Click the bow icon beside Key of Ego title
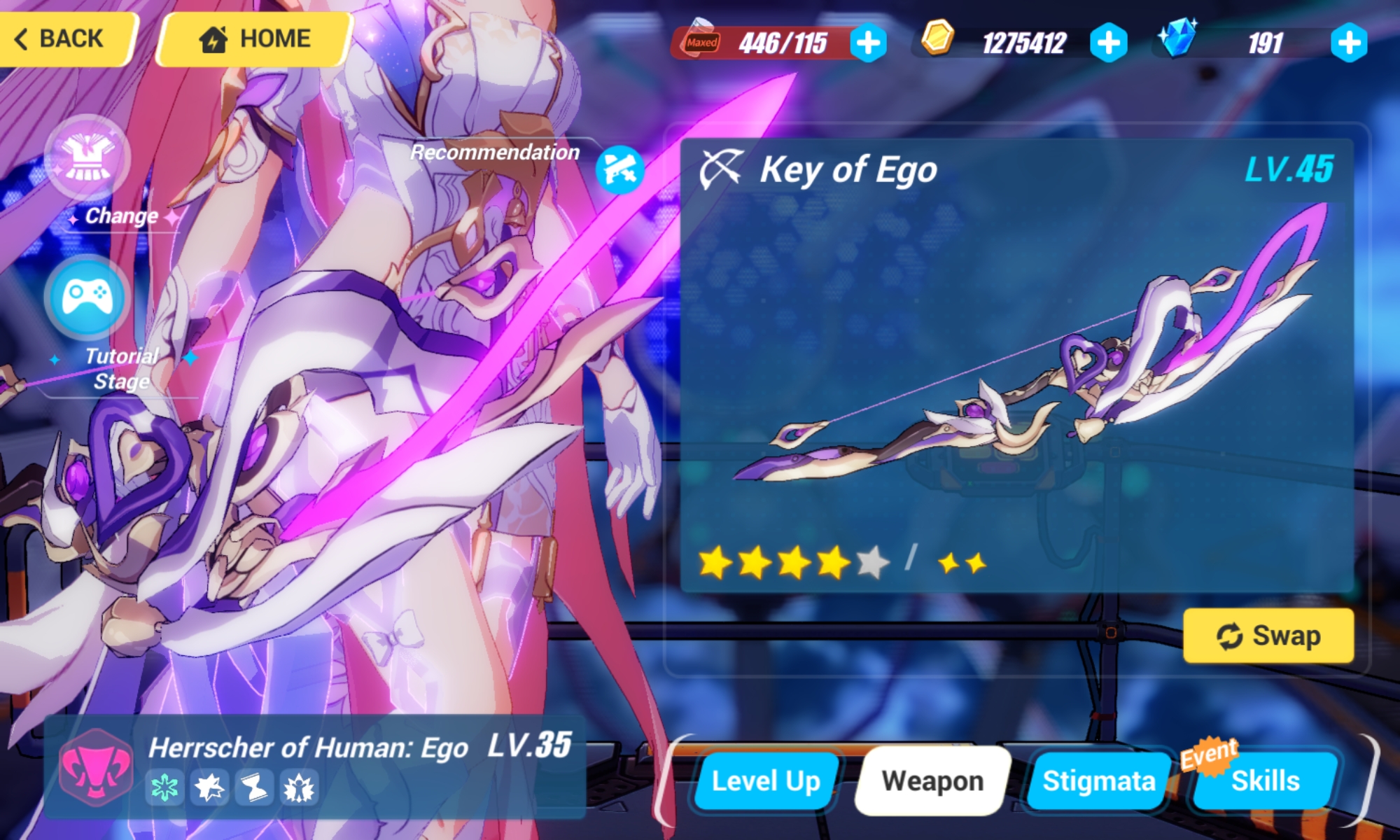The image size is (1400, 840). click(x=722, y=170)
